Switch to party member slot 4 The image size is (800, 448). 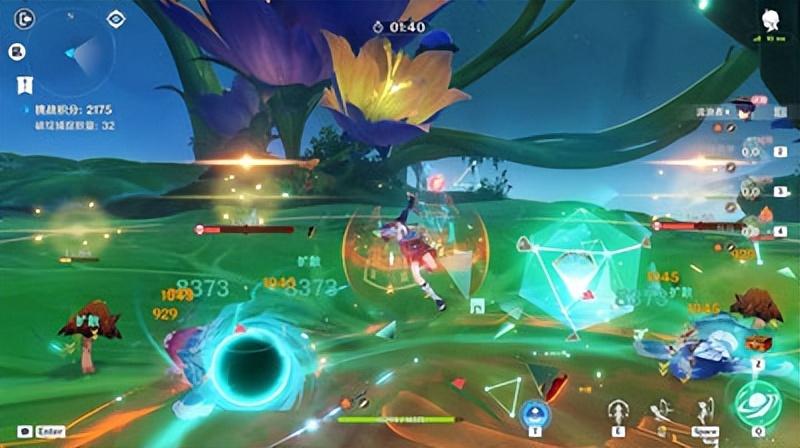point(752,231)
